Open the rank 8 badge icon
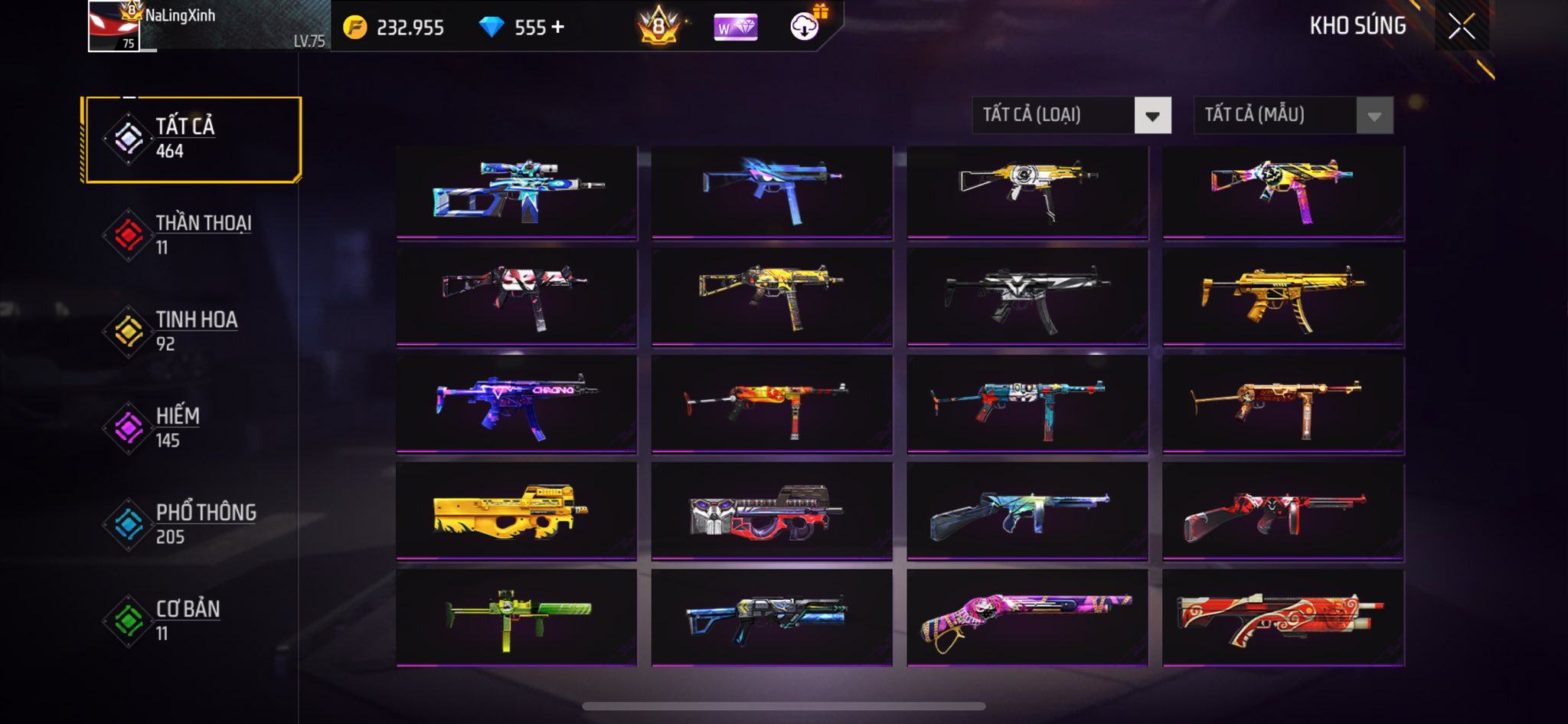1568x724 pixels. pyautogui.click(x=658, y=27)
